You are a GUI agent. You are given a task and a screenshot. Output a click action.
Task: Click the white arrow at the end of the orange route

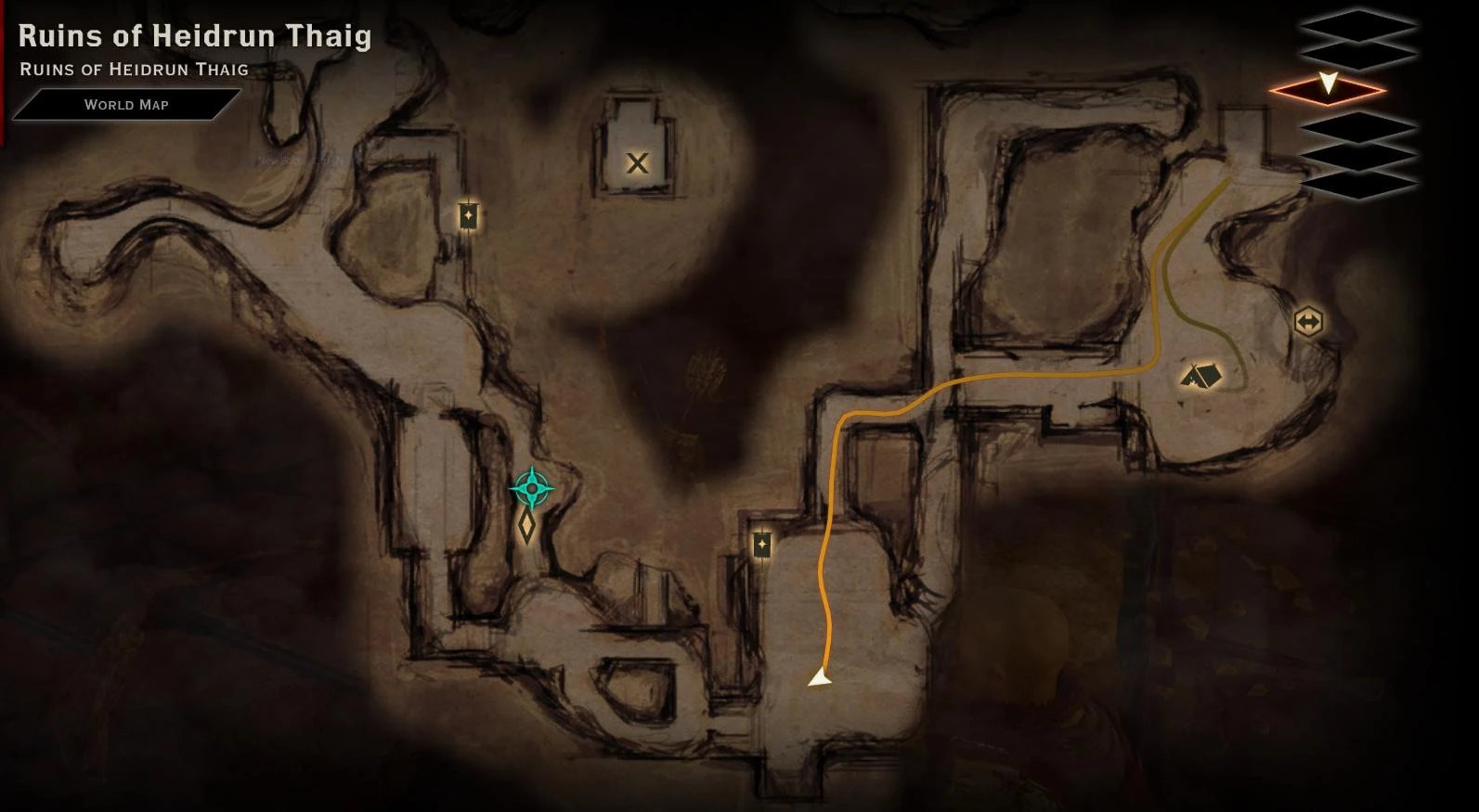[x=819, y=678]
